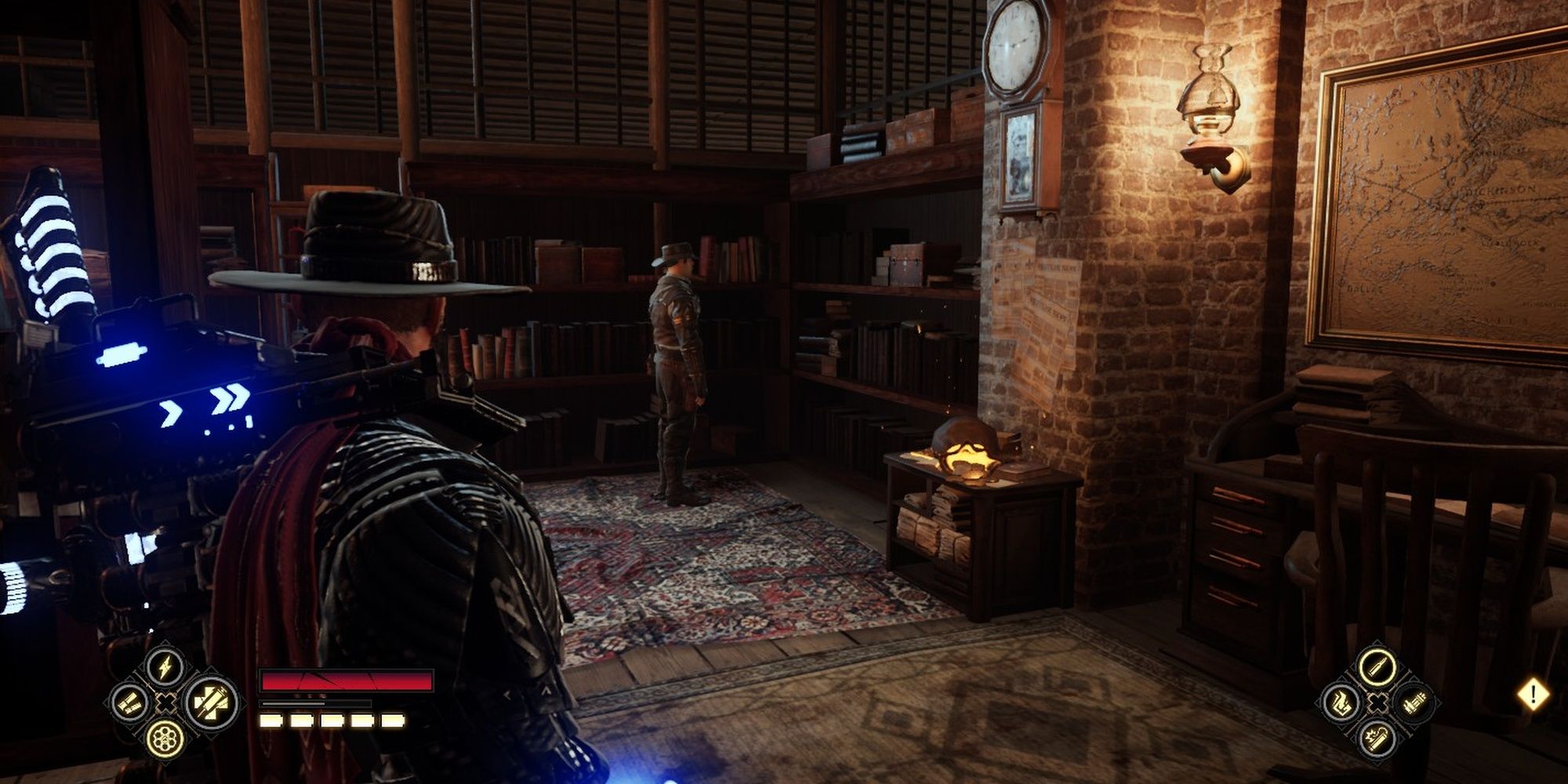Viewport: 1568px width, 784px height.
Task: Click the X at center of left weapon diamond
Action: pos(165,703)
